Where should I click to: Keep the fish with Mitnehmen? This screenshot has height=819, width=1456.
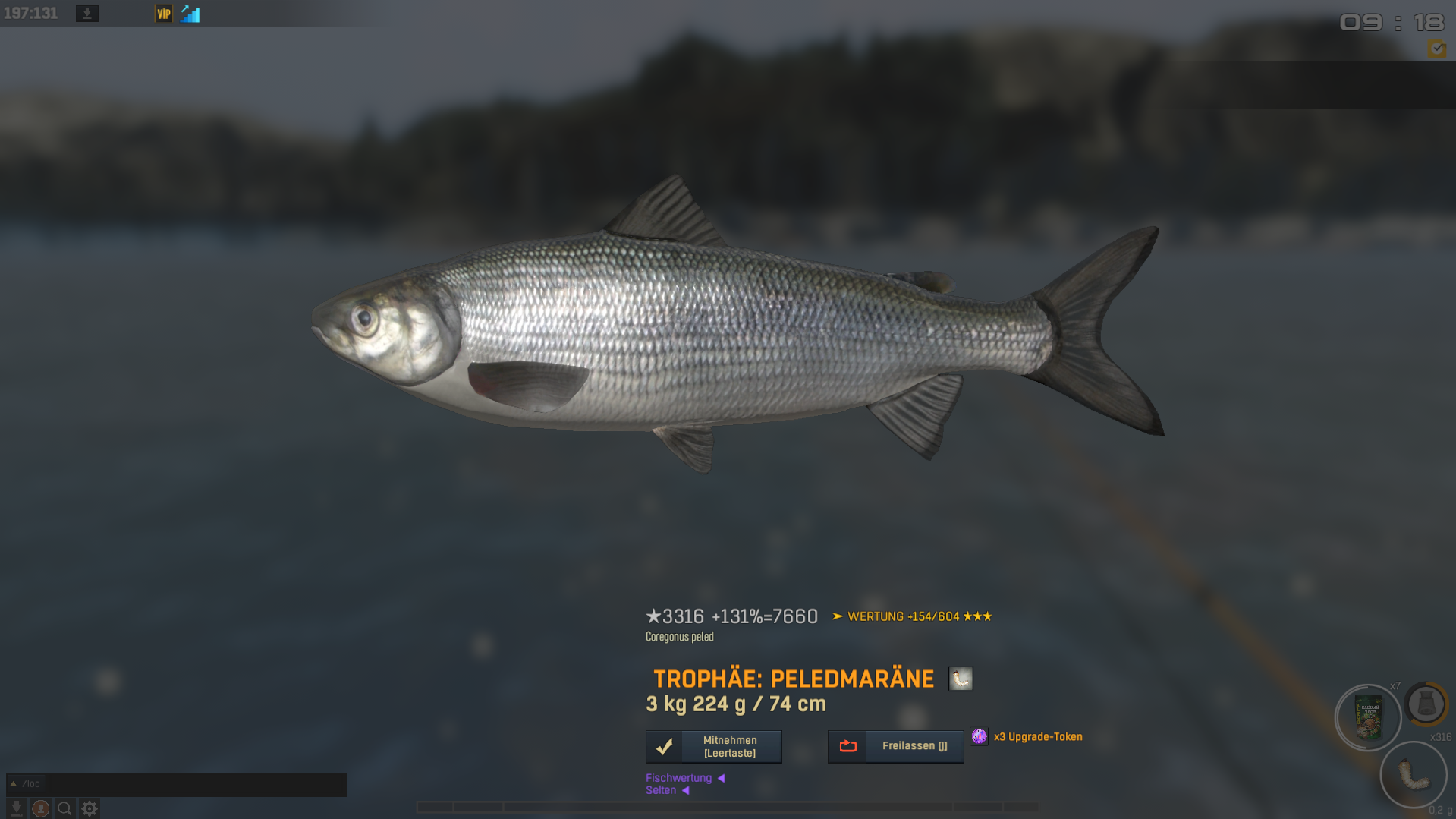pyautogui.click(x=713, y=746)
